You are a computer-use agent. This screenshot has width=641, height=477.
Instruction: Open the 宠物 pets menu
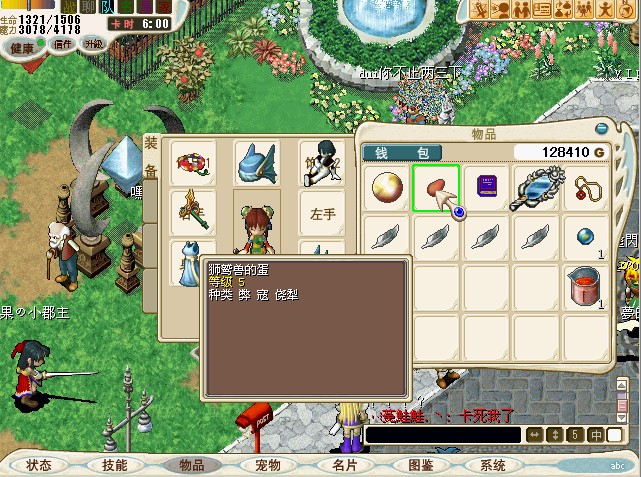click(x=268, y=465)
